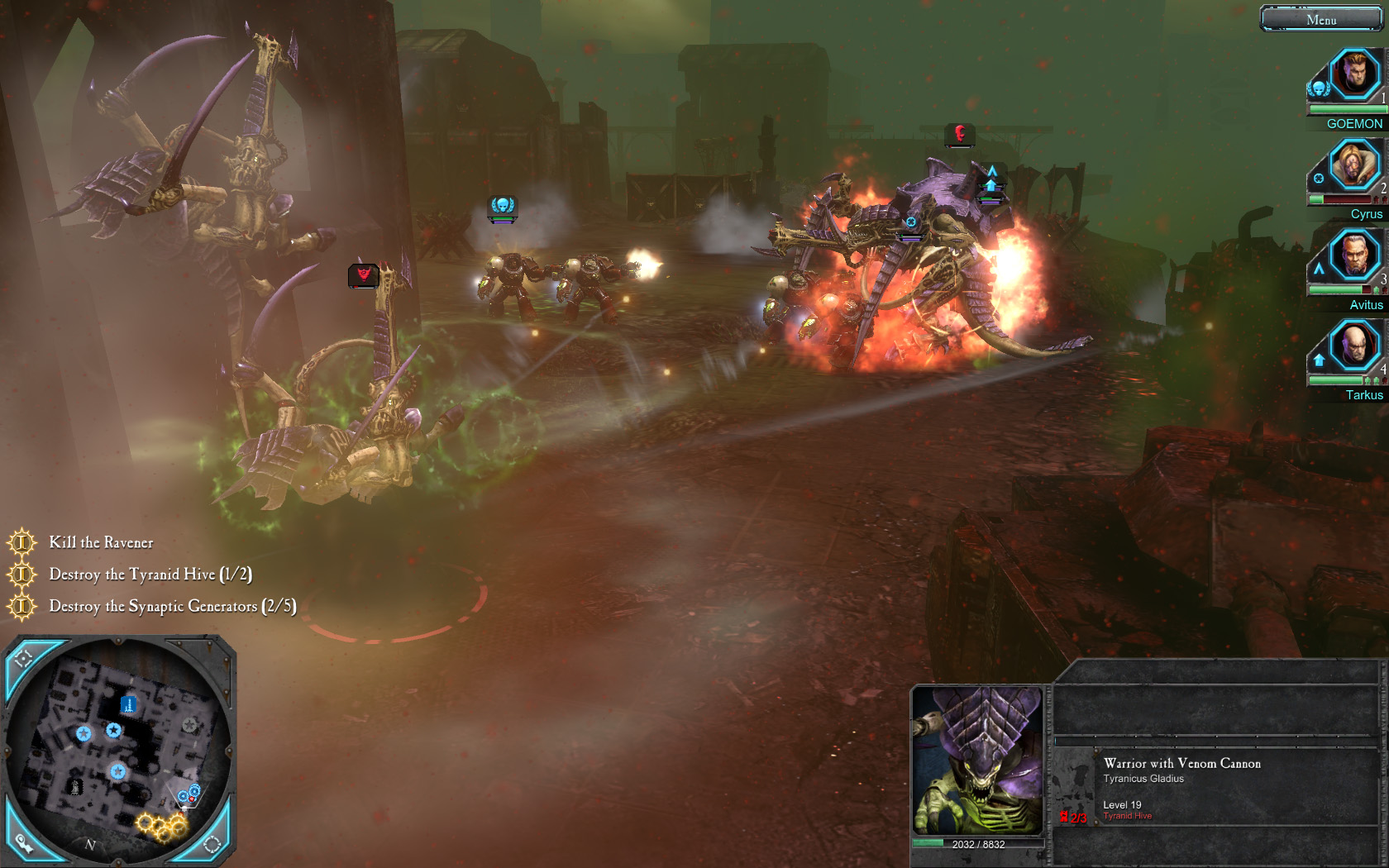Select Cyrus's squad portrait
The height and width of the screenshot is (868, 1389).
pyautogui.click(x=1354, y=165)
